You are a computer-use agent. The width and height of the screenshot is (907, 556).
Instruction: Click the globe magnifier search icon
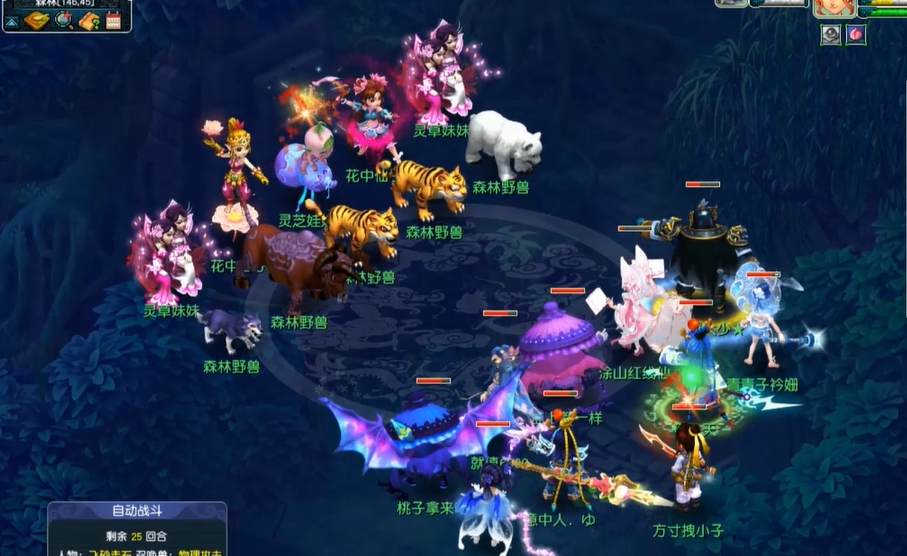[x=65, y=20]
